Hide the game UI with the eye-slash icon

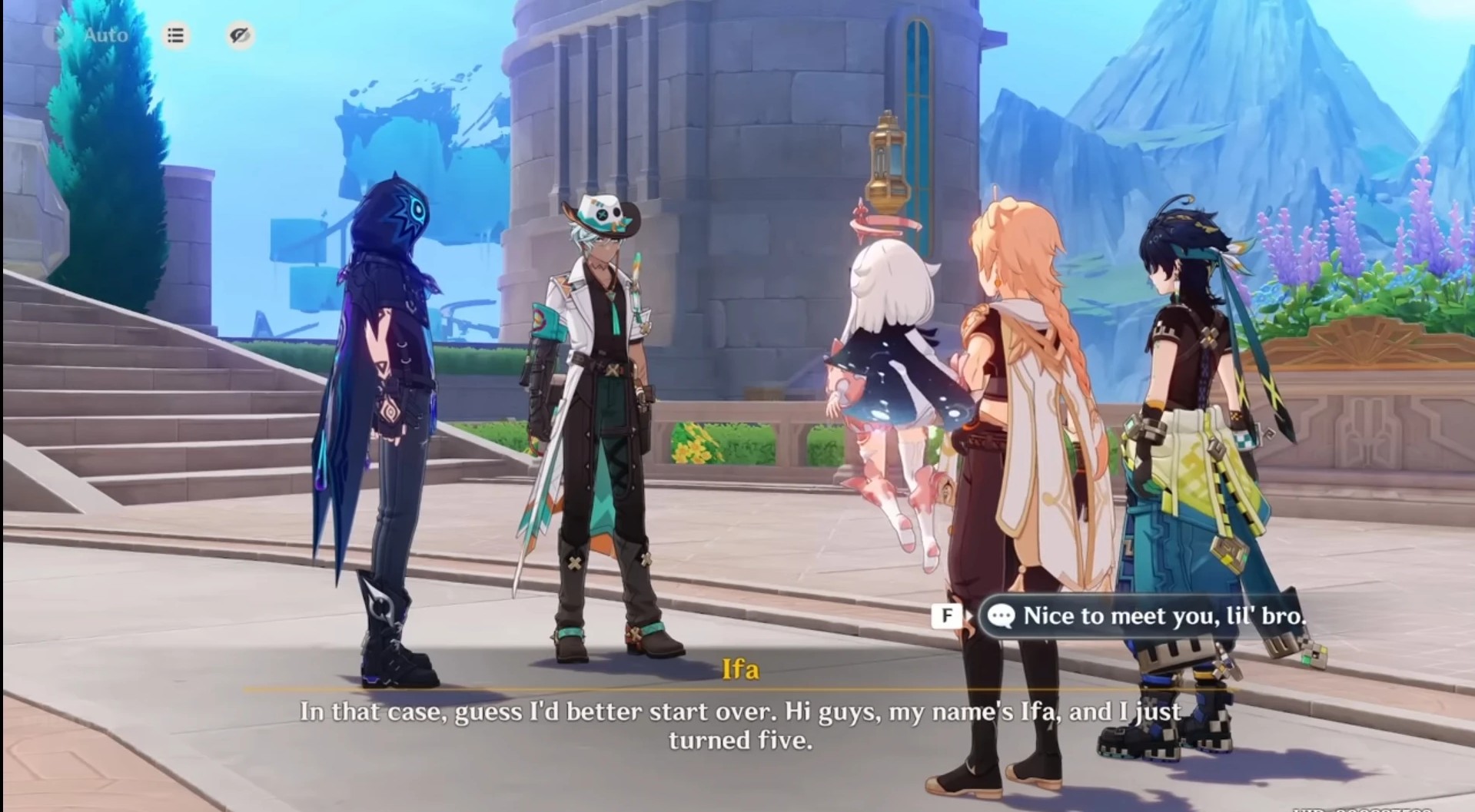click(x=239, y=35)
